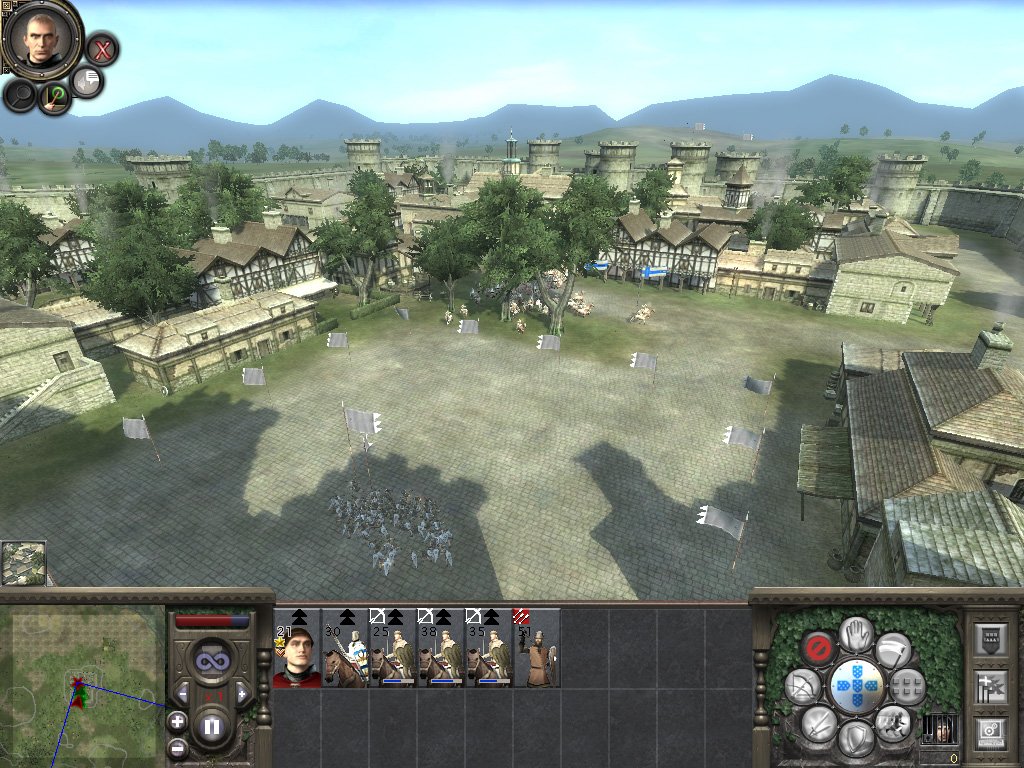Image resolution: width=1024 pixels, height=768 pixels.
Task: Click the advisor portrait
Action: [x=41, y=36]
